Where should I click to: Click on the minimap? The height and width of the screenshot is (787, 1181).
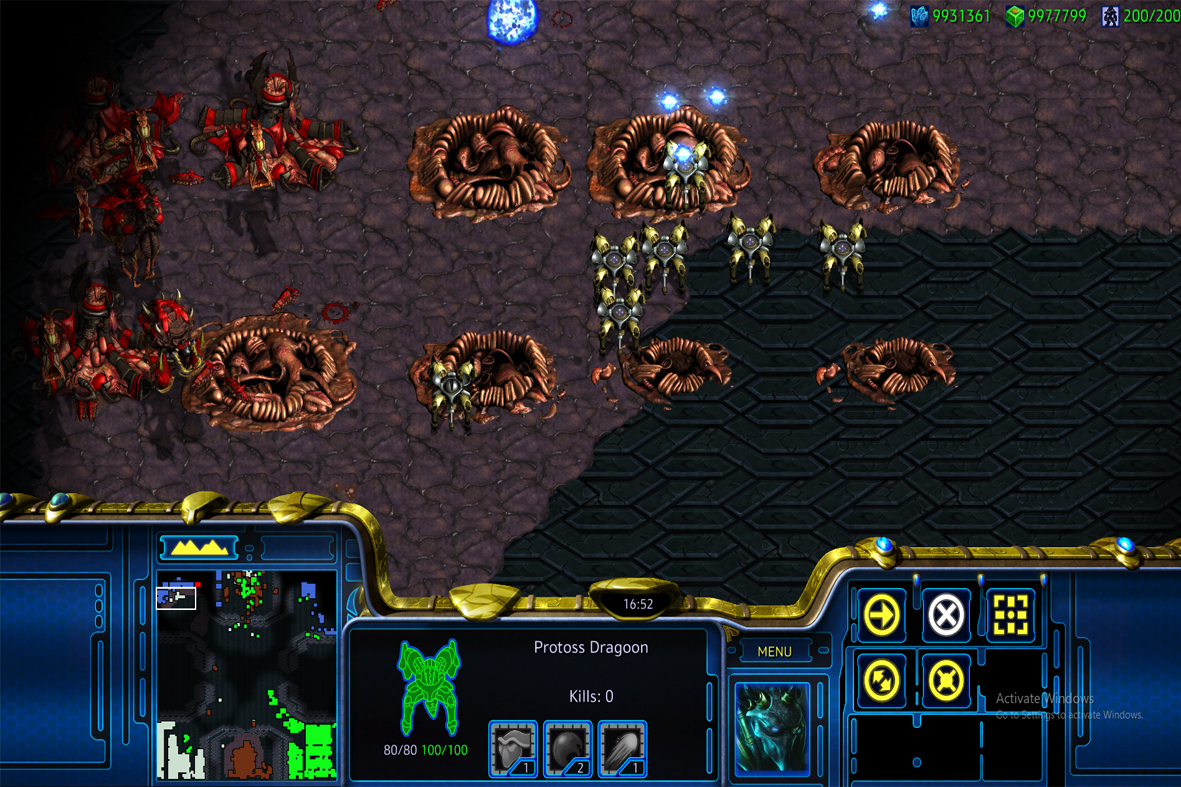coord(246,675)
